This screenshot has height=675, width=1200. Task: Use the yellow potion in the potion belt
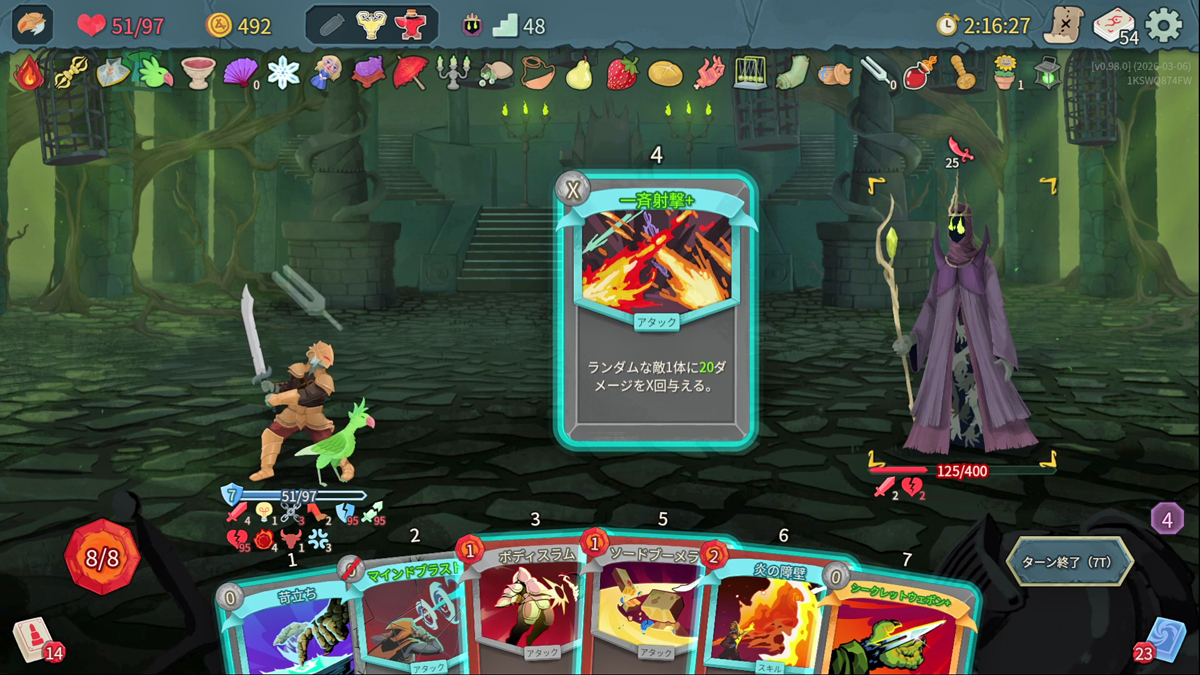372,26
